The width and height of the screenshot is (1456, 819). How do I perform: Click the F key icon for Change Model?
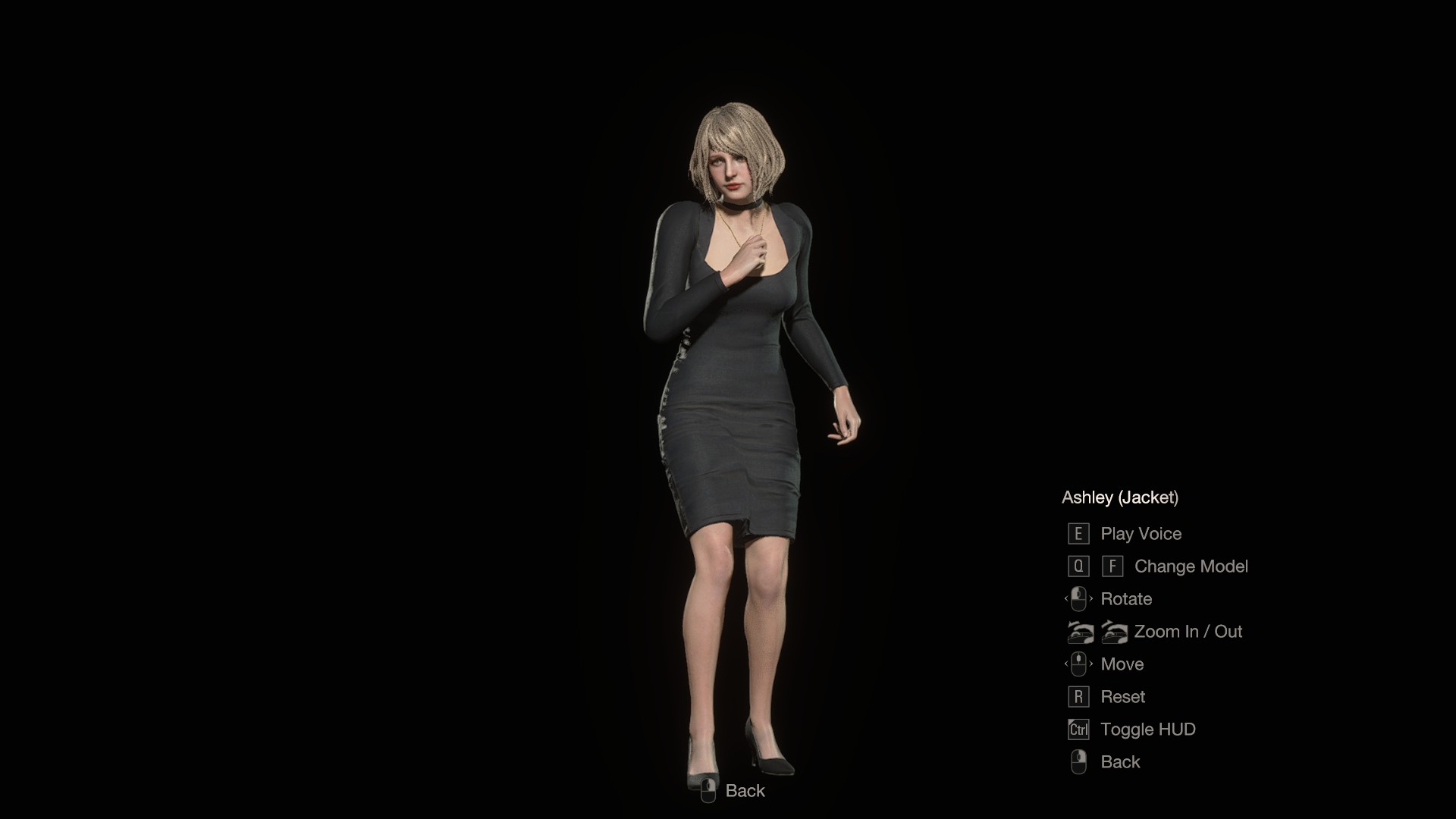coord(1112,566)
